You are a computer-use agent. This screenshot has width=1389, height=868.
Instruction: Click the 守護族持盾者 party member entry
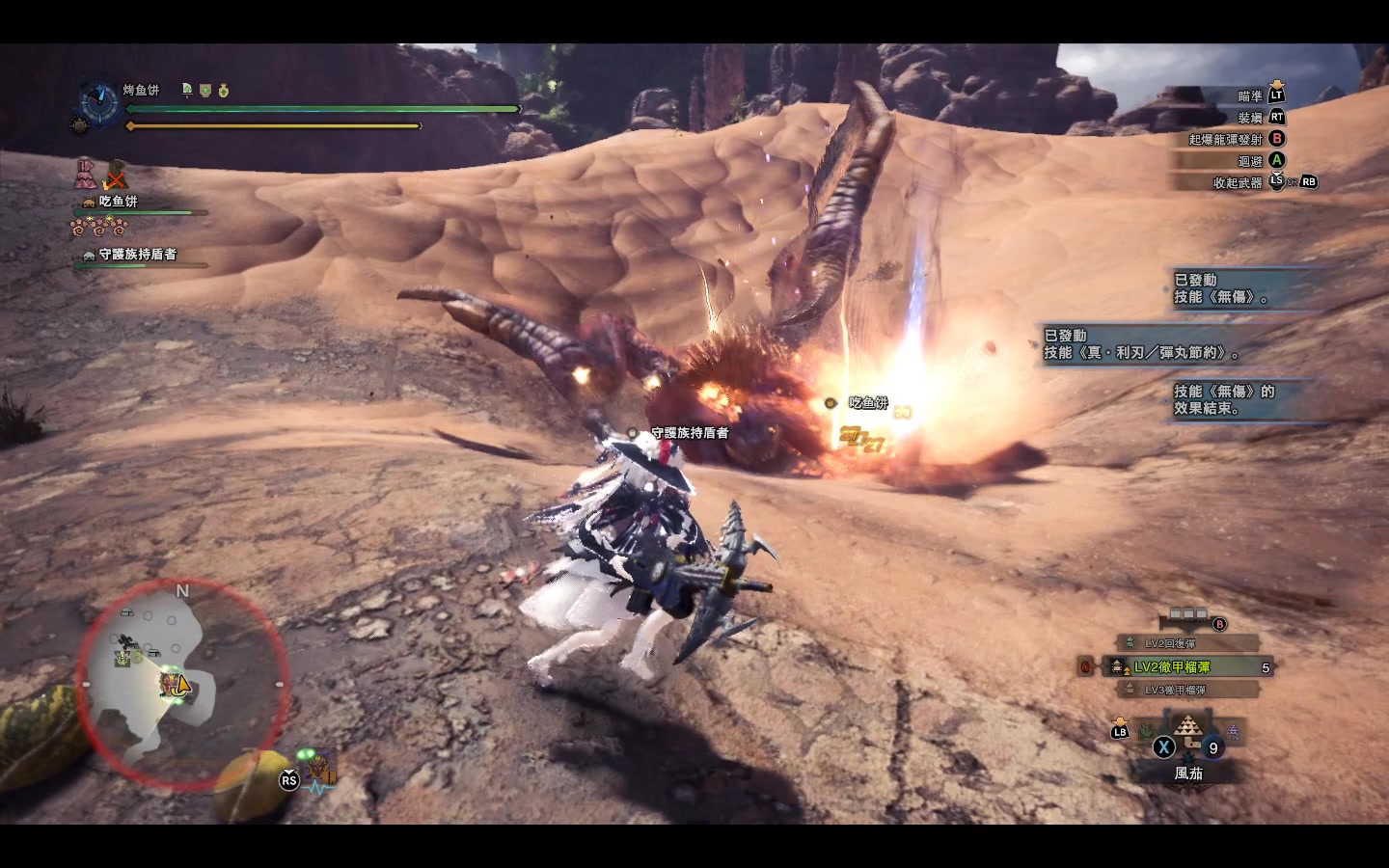click(x=137, y=255)
